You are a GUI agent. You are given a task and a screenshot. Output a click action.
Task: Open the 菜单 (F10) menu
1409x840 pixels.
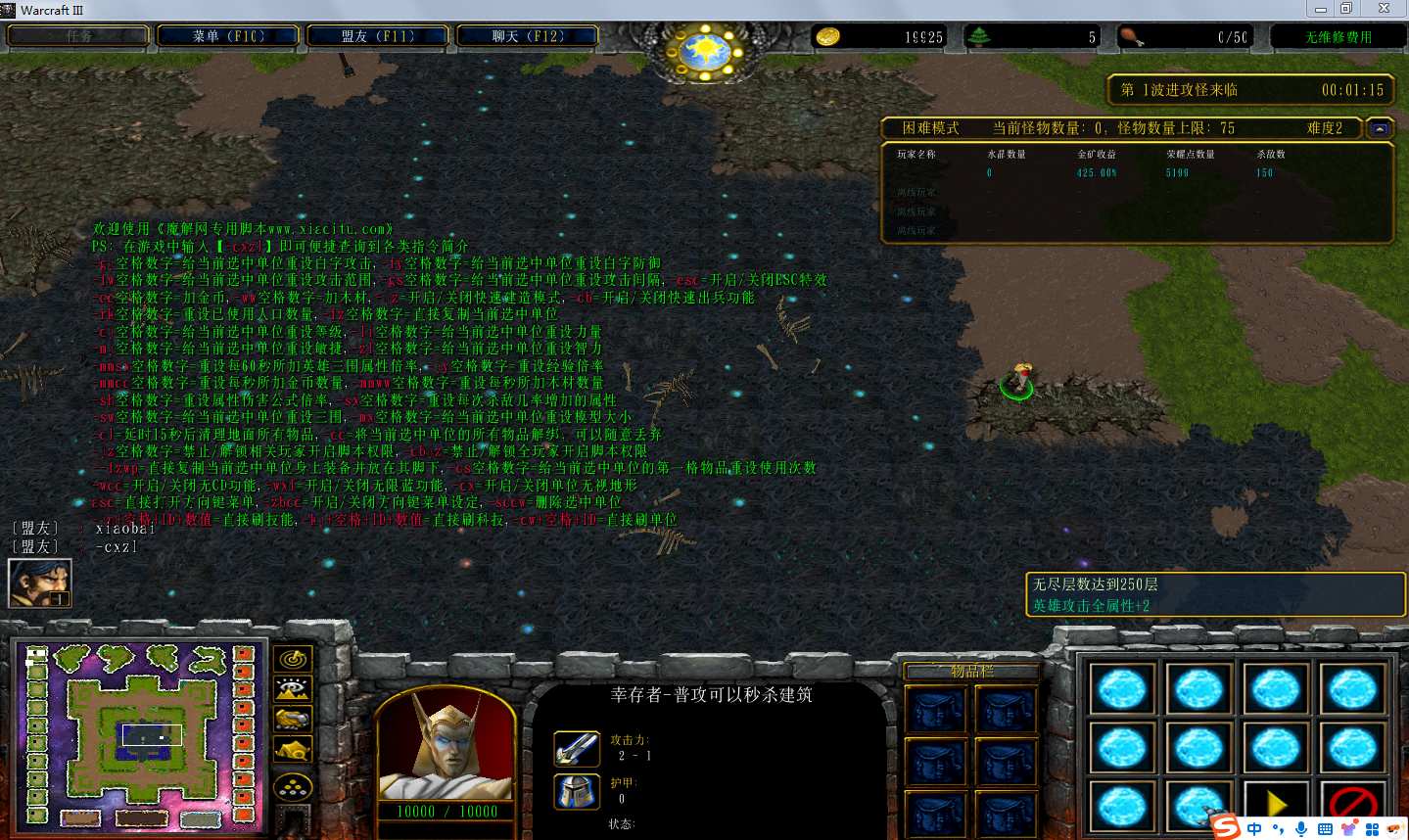[228, 36]
